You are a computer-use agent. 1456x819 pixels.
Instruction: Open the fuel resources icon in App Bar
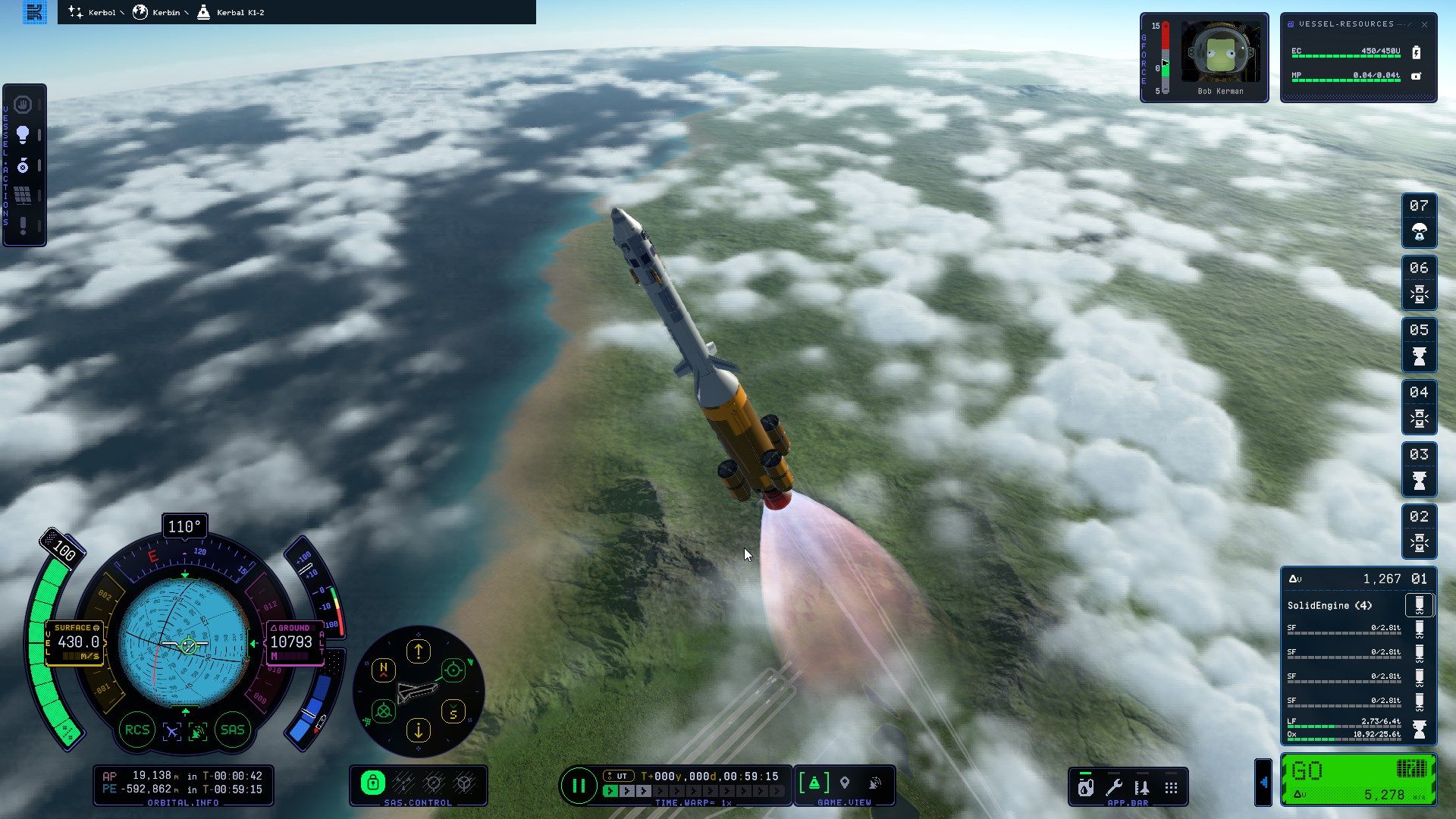(1086, 787)
